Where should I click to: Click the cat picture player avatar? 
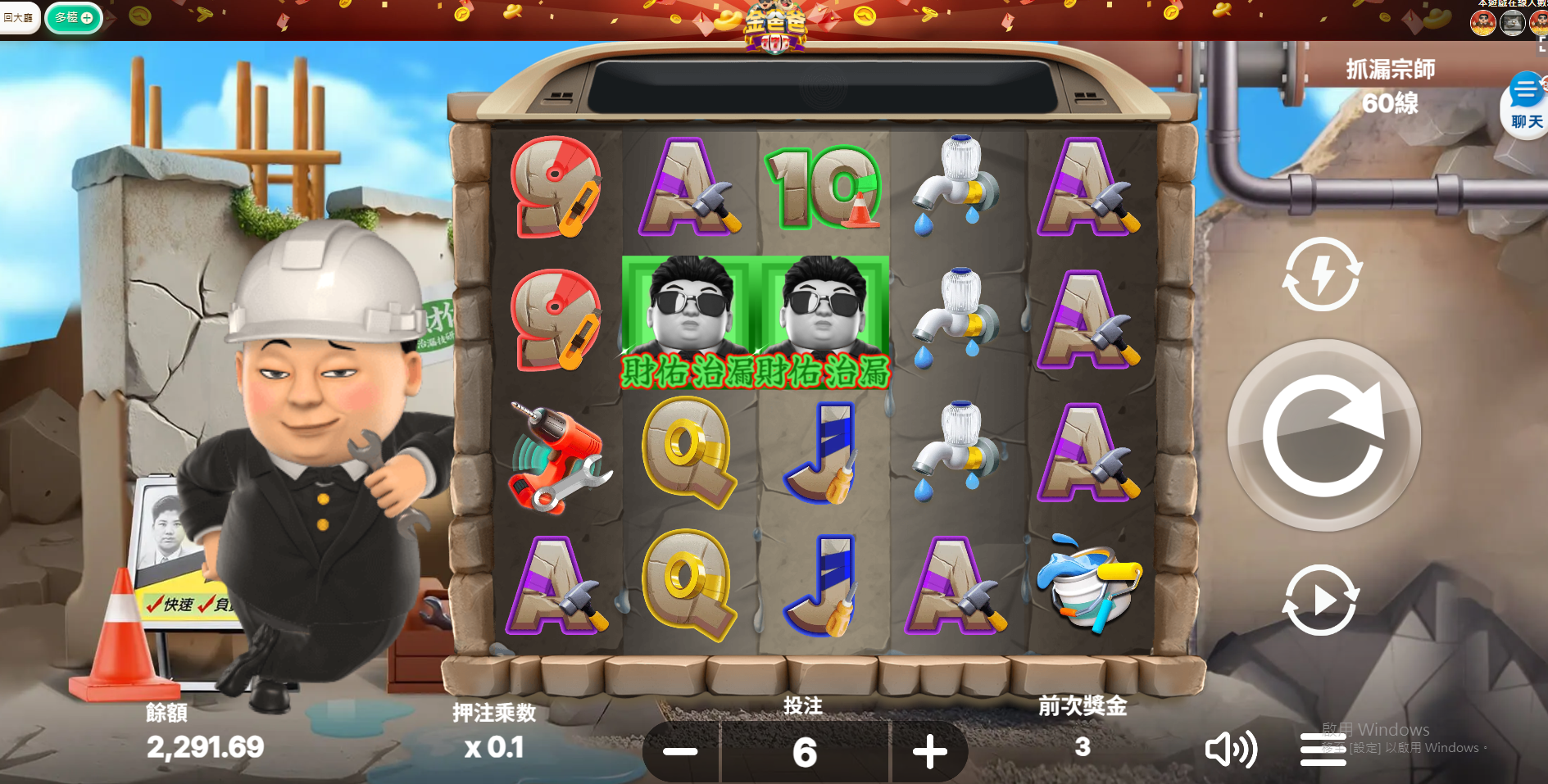tap(1512, 22)
